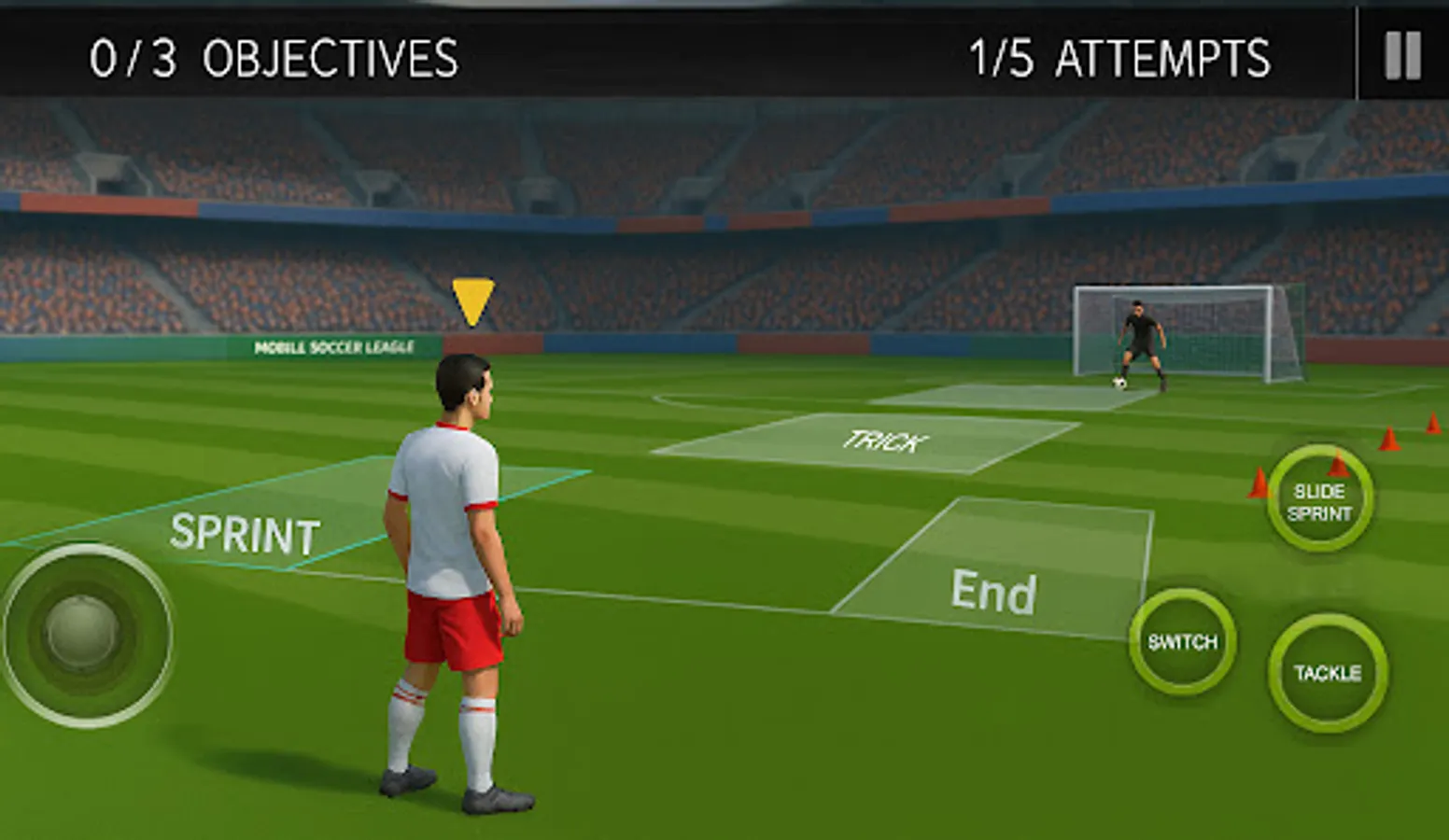Select the soccer ball near the goalkeeper

pyautogui.click(x=1117, y=384)
